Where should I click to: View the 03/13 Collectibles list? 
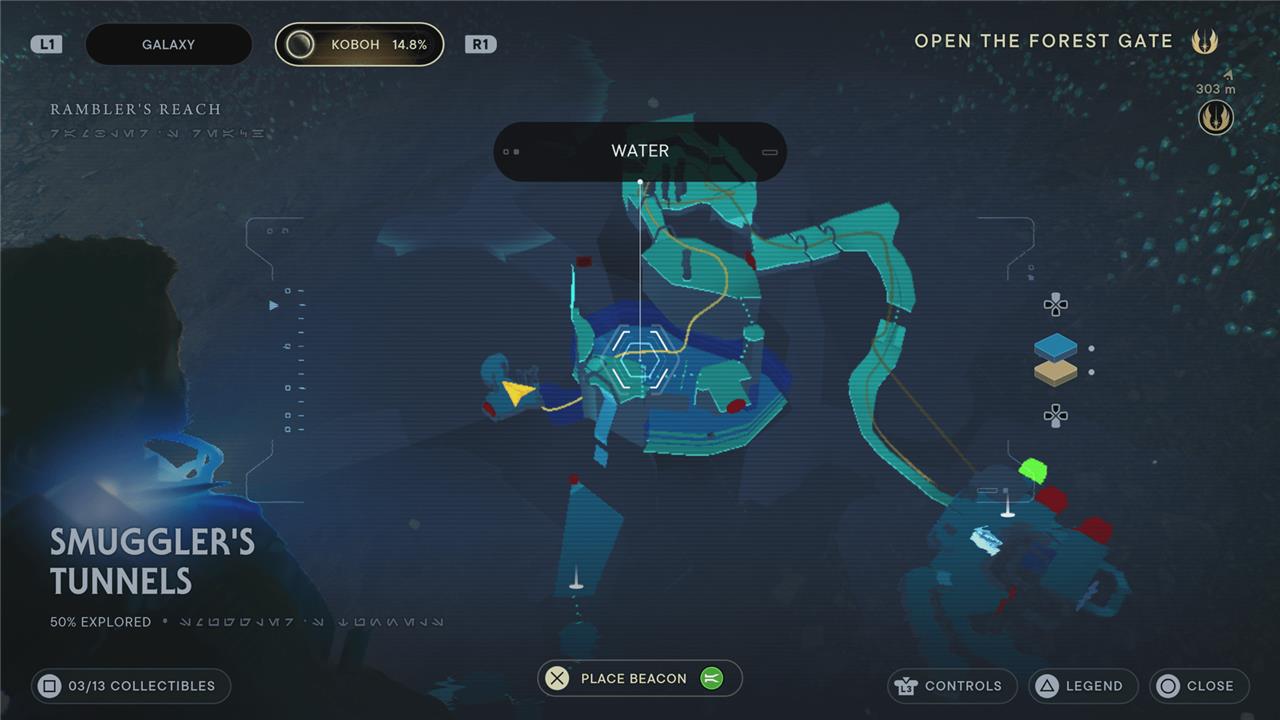(130, 686)
